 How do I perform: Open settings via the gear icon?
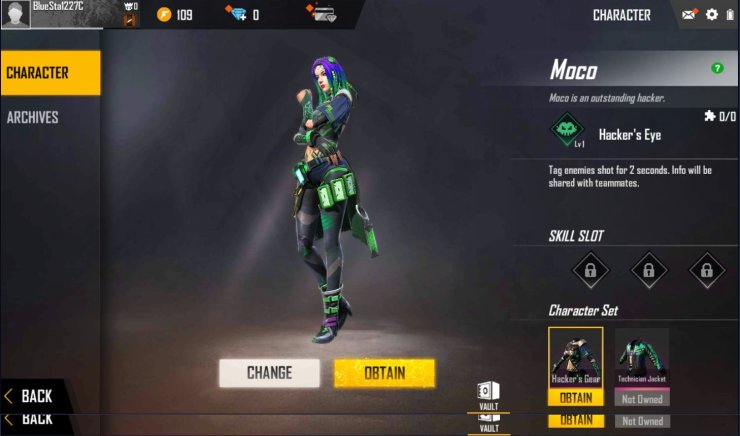tap(712, 14)
